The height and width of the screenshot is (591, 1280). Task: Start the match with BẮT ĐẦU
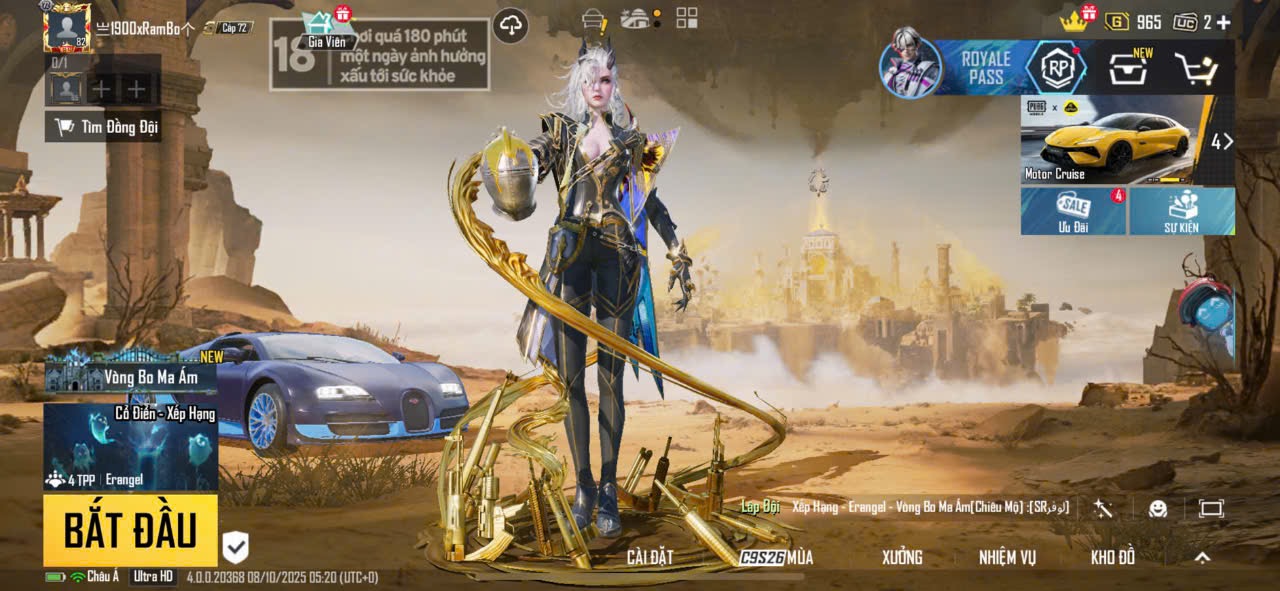tap(130, 531)
